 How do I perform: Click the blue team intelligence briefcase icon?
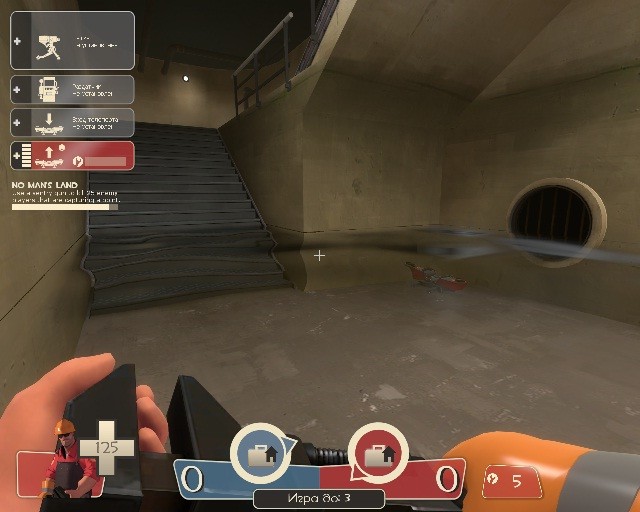pyautogui.click(x=262, y=455)
